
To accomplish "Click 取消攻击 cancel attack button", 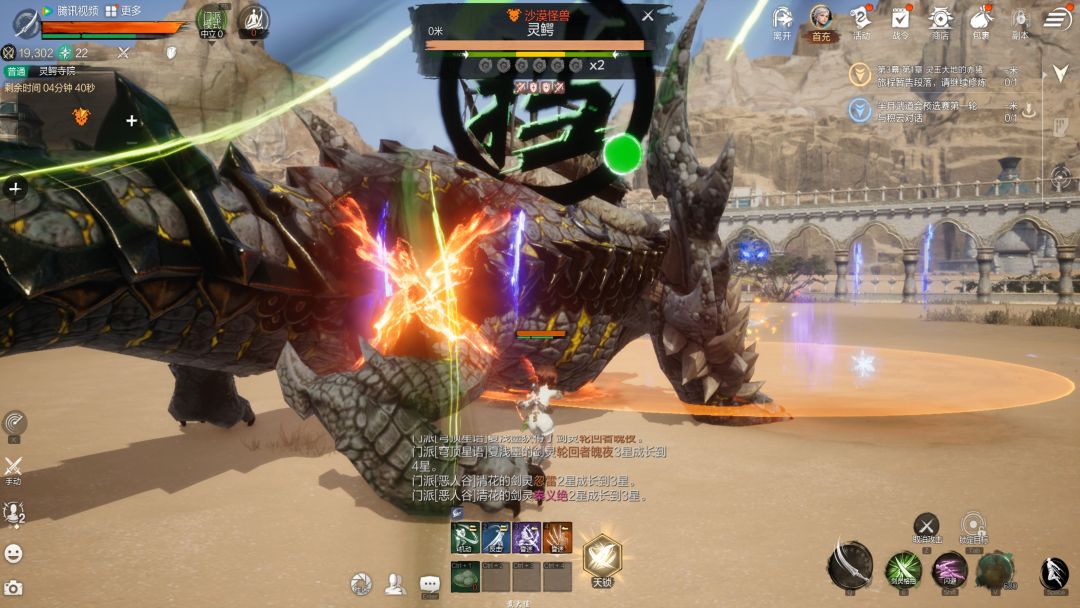I will (927, 526).
